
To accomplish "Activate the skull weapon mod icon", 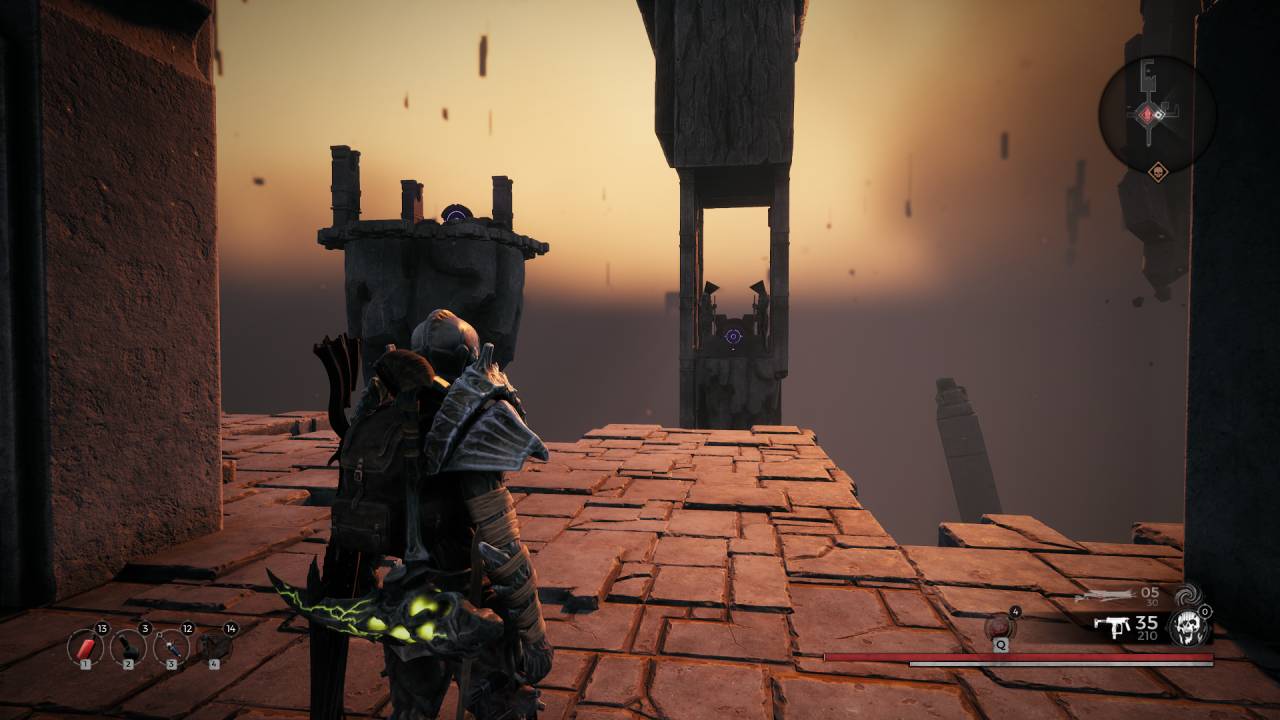I will (1189, 627).
